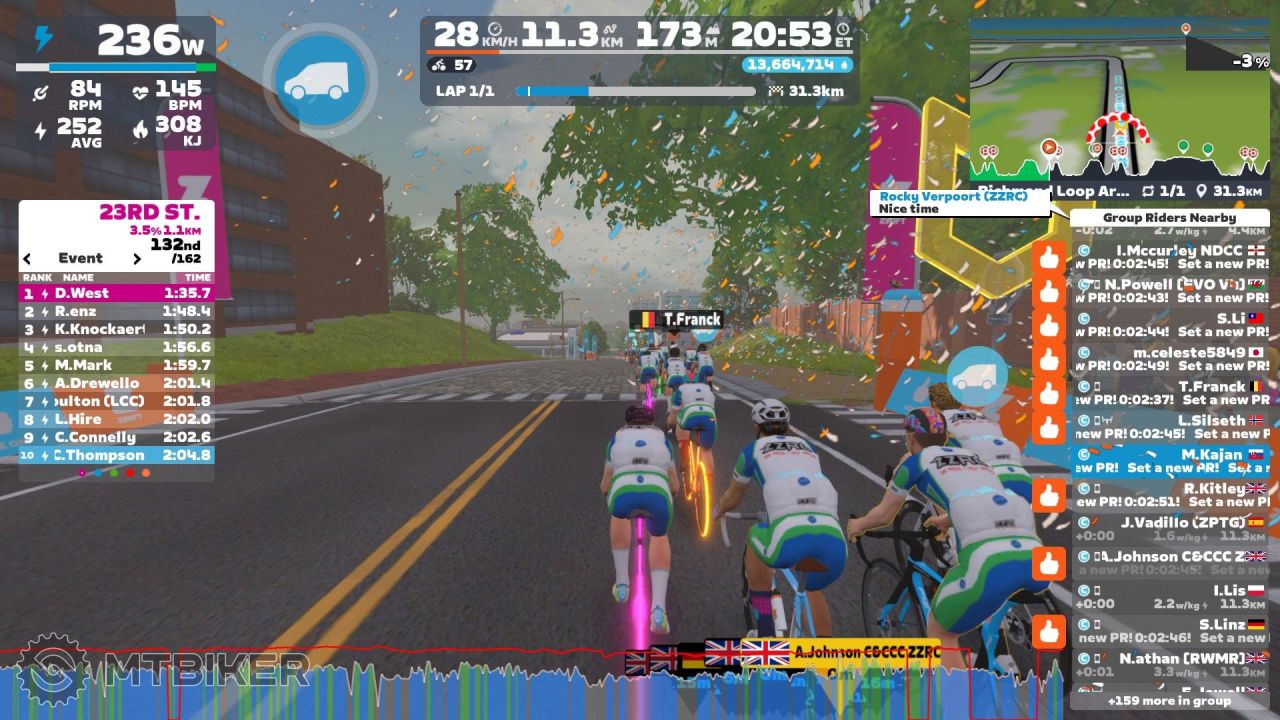
Task: Select N.athan (RWMR) rider row
Action: click(1170, 665)
